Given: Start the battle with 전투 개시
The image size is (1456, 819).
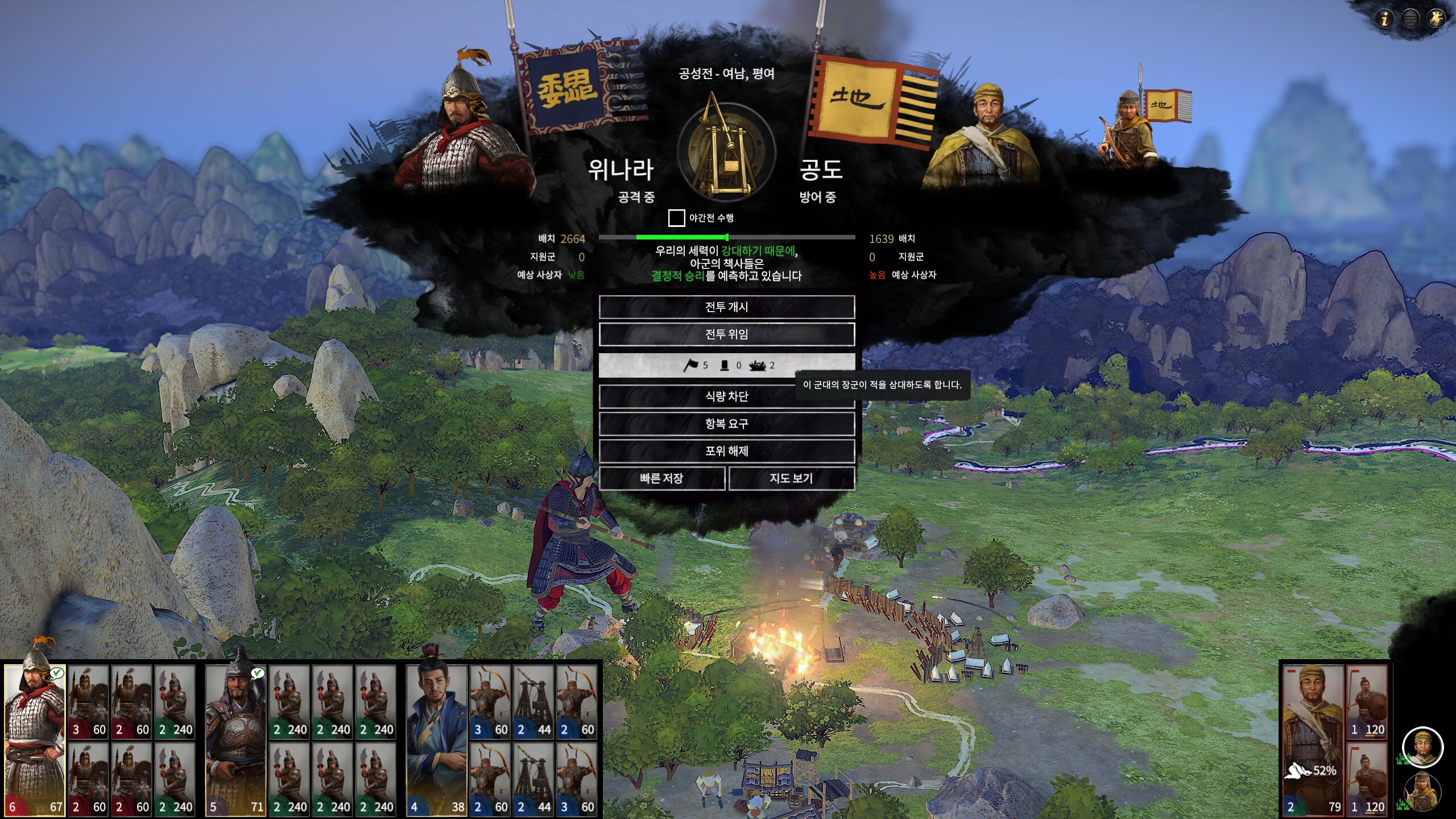Looking at the screenshot, I should (x=726, y=307).
